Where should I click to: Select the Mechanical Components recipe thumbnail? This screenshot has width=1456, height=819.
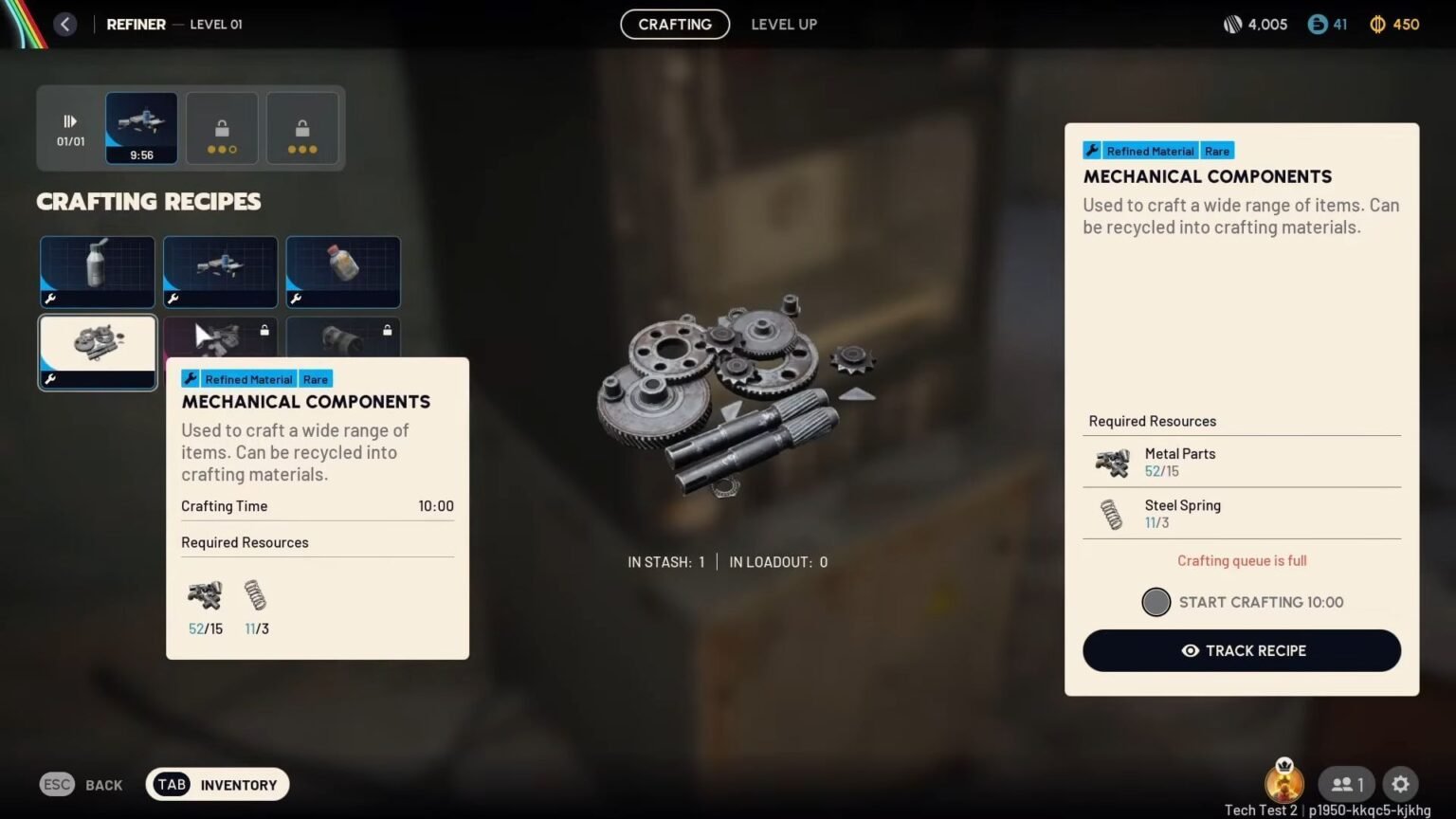97,352
